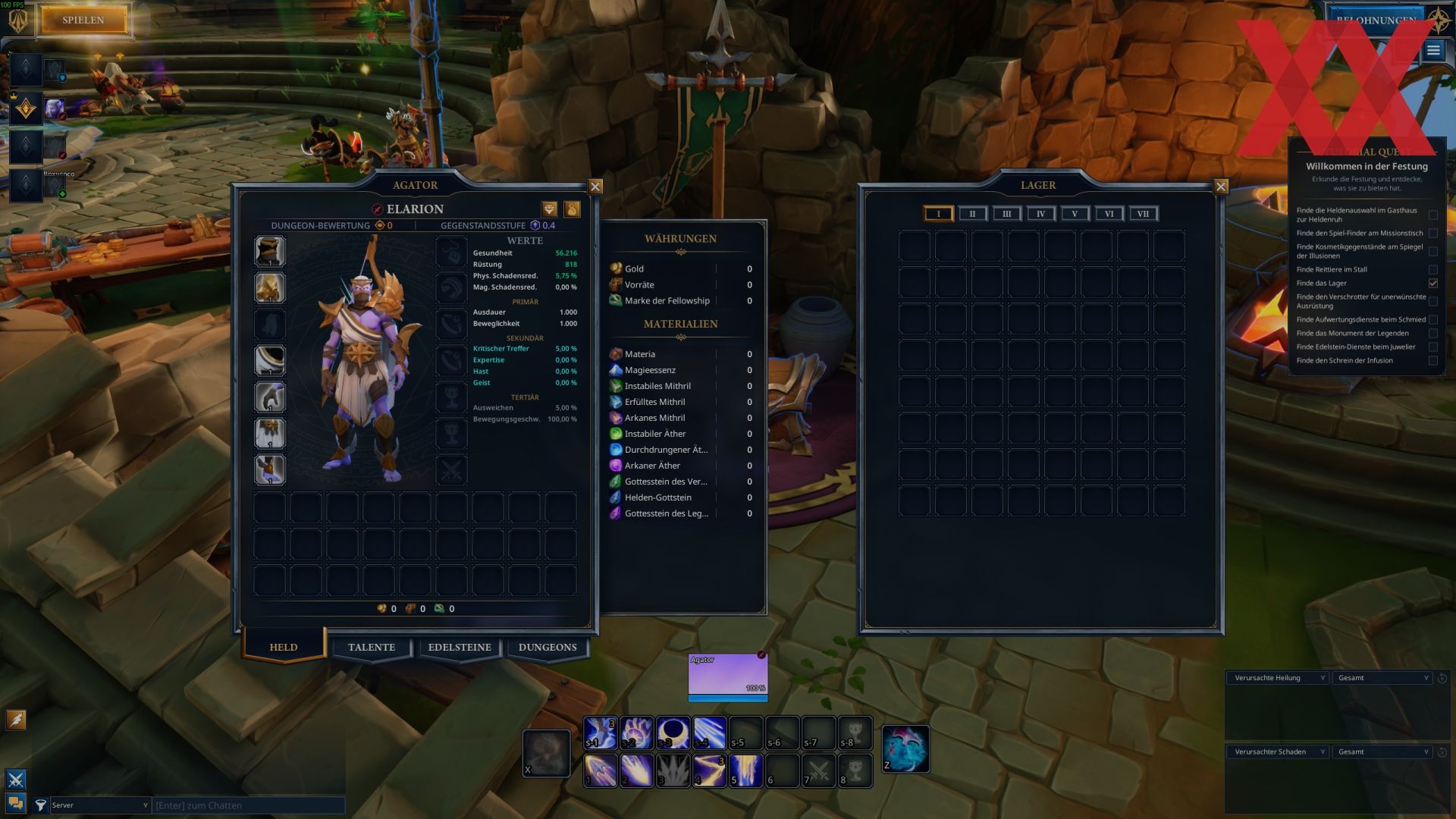Image resolution: width=1456 pixels, height=819 pixels.
Task: Open the Verursachter Schaden dropdown
Action: click(x=1278, y=752)
